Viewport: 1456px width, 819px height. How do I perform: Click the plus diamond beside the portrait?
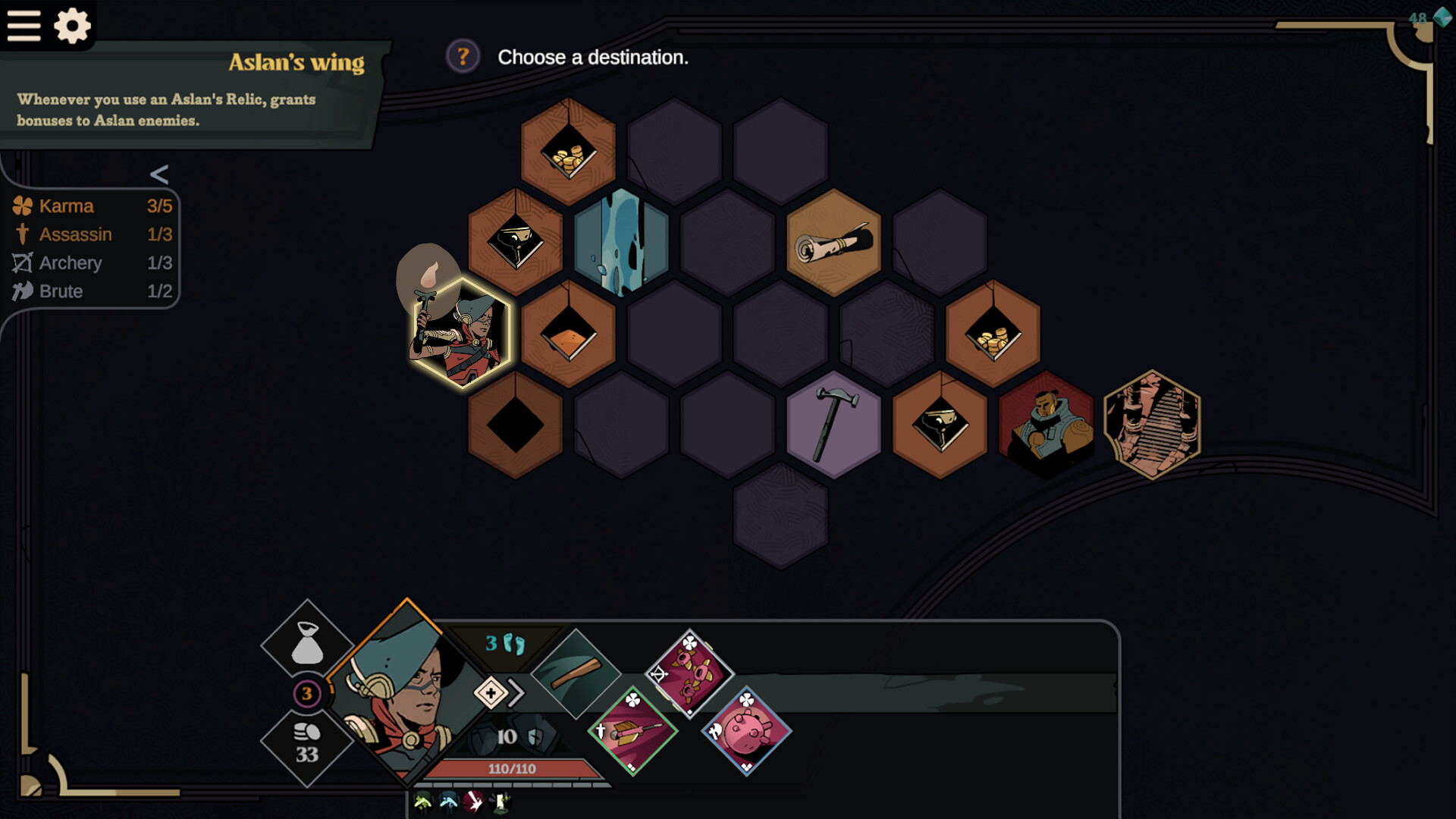(x=491, y=692)
